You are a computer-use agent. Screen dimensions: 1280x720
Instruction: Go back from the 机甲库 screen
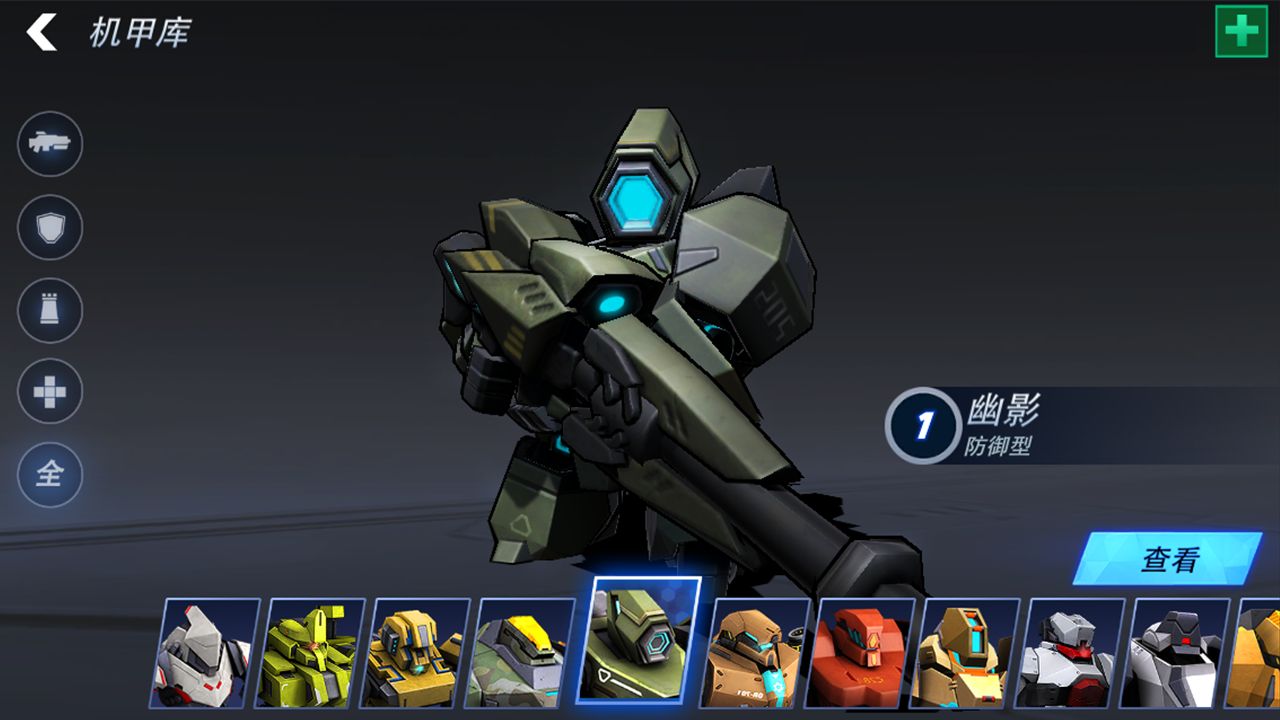click(42, 33)
